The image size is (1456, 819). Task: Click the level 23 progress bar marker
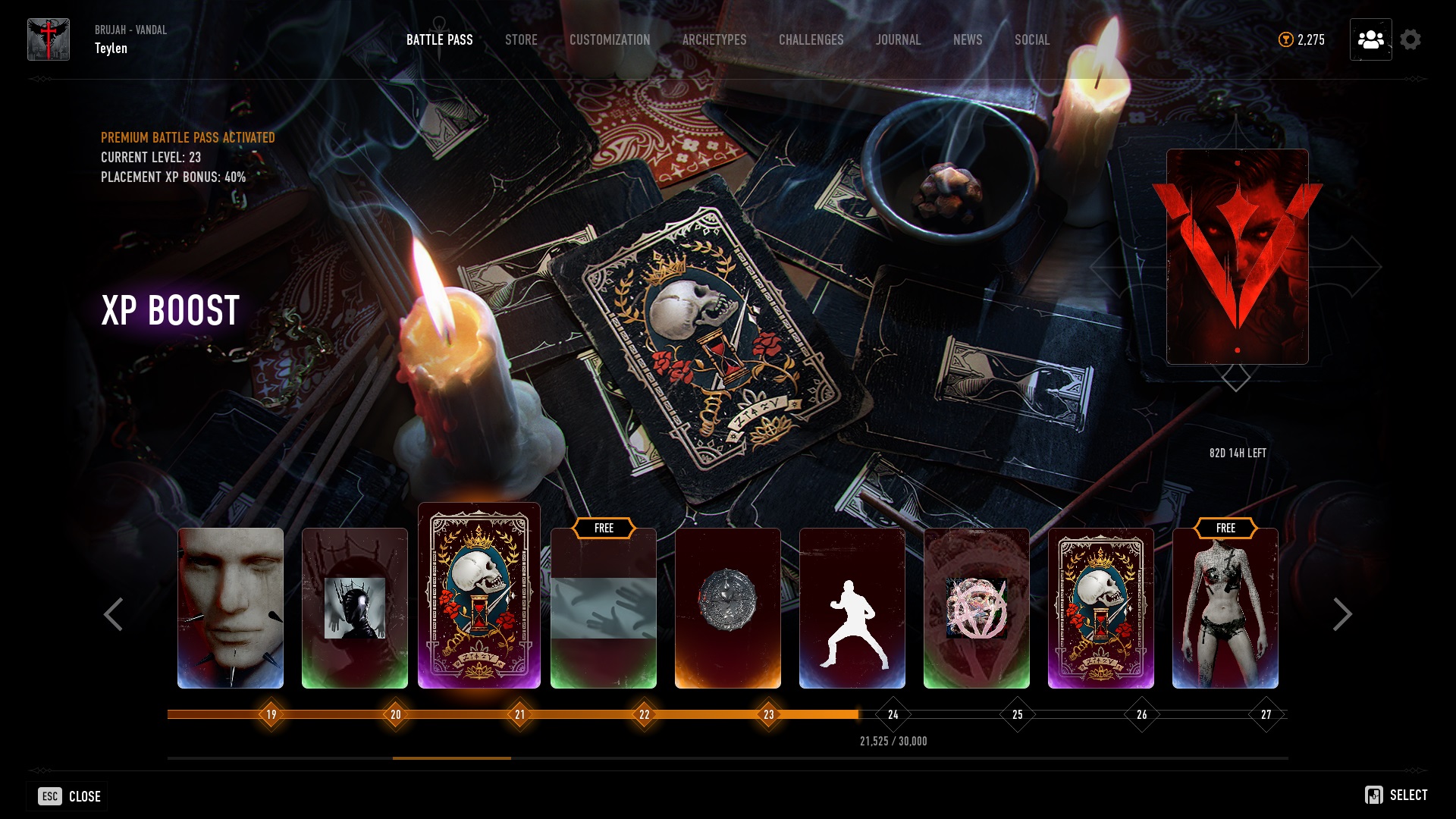[x=768, y=714]
